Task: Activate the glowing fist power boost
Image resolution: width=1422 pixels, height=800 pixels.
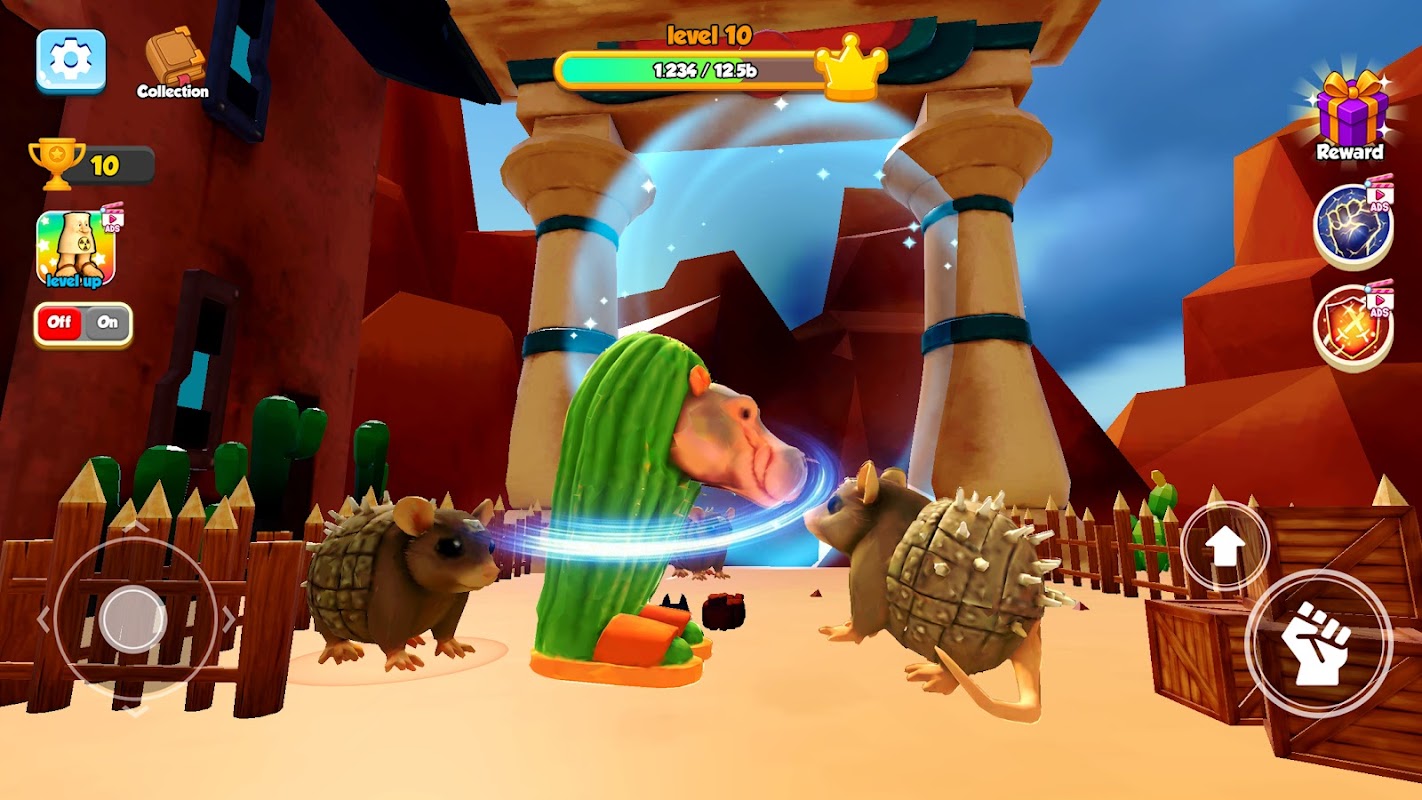Action: (x=1352, y=225)
